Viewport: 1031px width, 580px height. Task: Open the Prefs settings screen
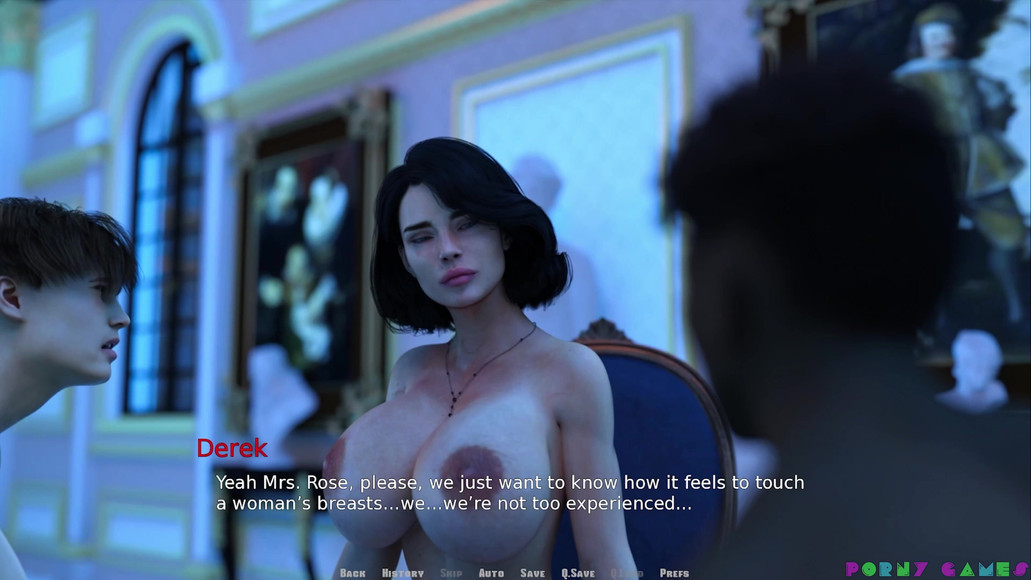click(674, 573)
